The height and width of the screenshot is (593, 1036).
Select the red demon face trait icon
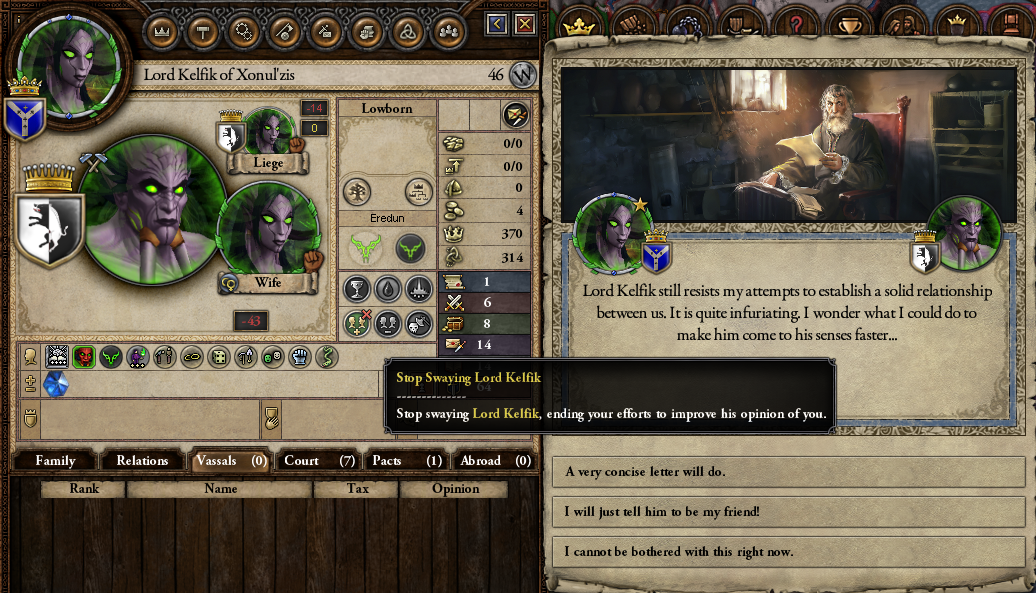pyautogui.click(x=83, y=357)
